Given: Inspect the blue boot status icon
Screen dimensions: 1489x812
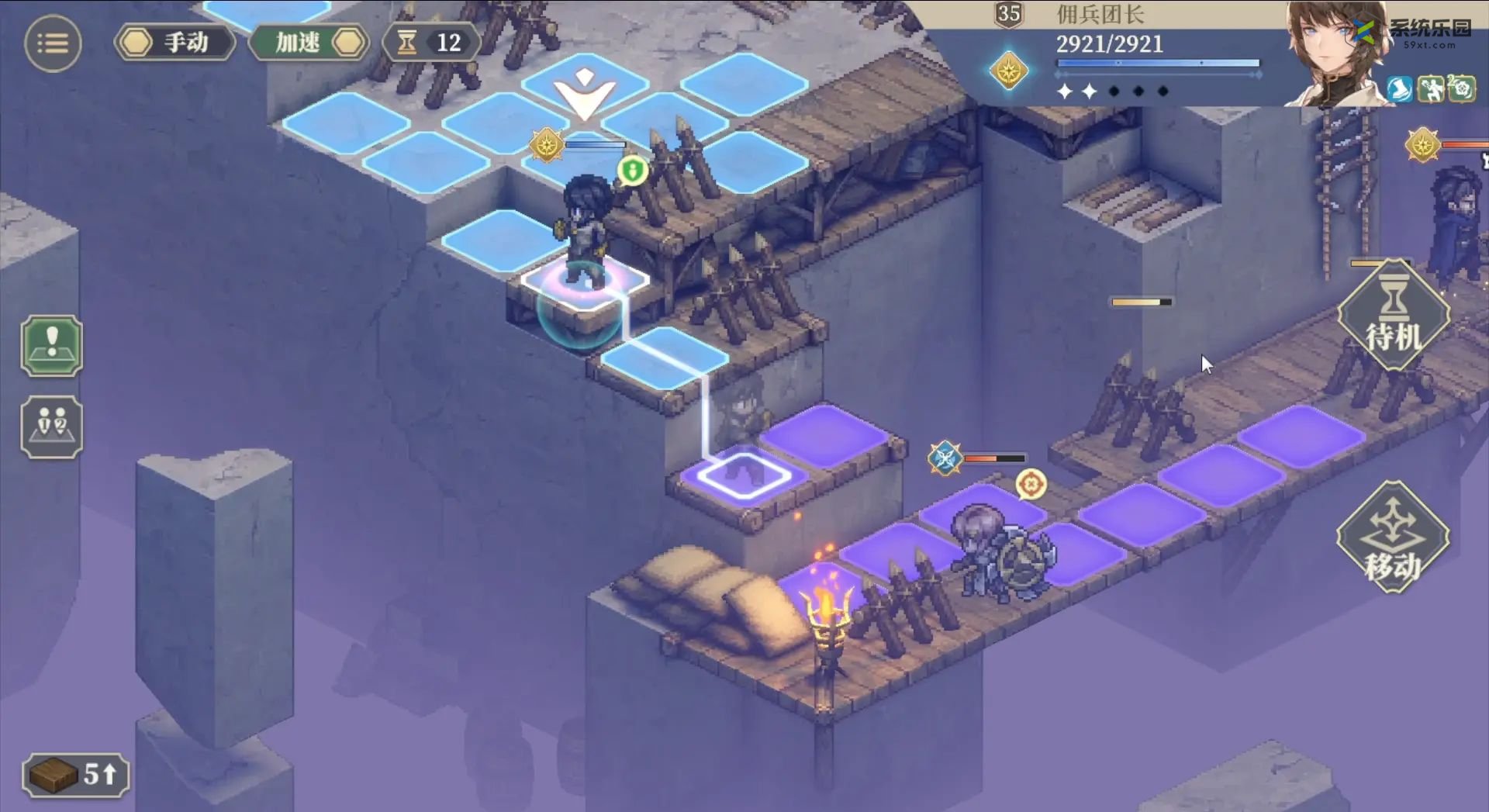Looking at the screenshot, I should pos(1400,89).
